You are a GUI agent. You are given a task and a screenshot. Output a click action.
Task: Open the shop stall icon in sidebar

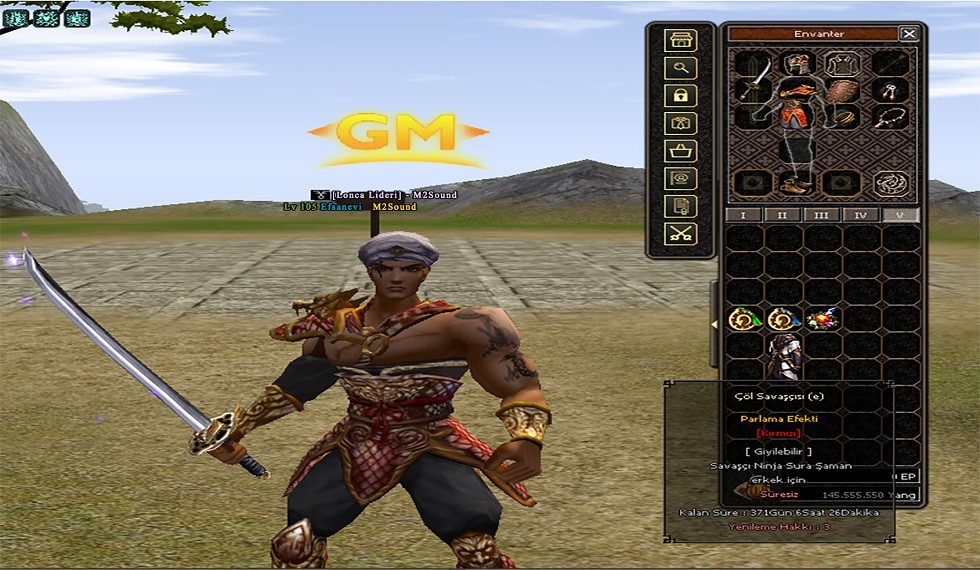click(x=682, y=40)
